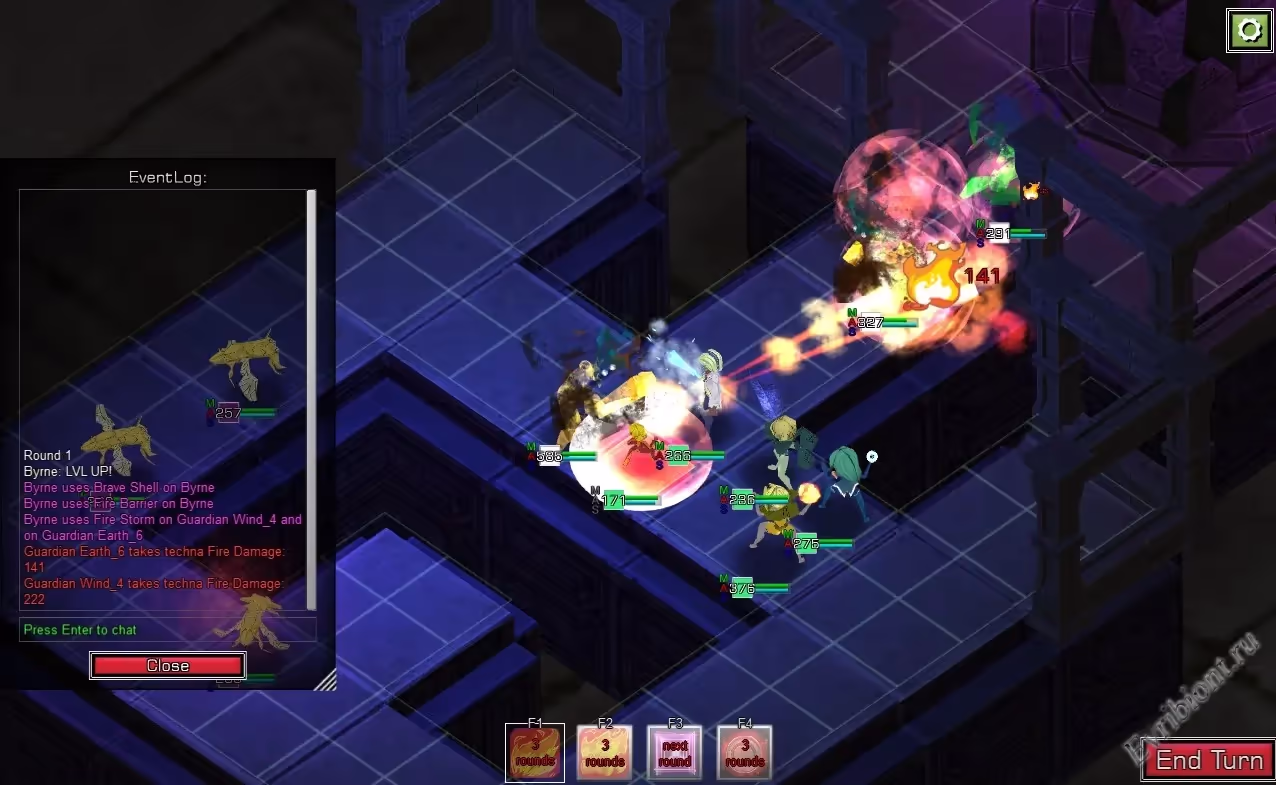End the current turn
This screenshot has width=1276, height=785.
[x=1208, y=761]
